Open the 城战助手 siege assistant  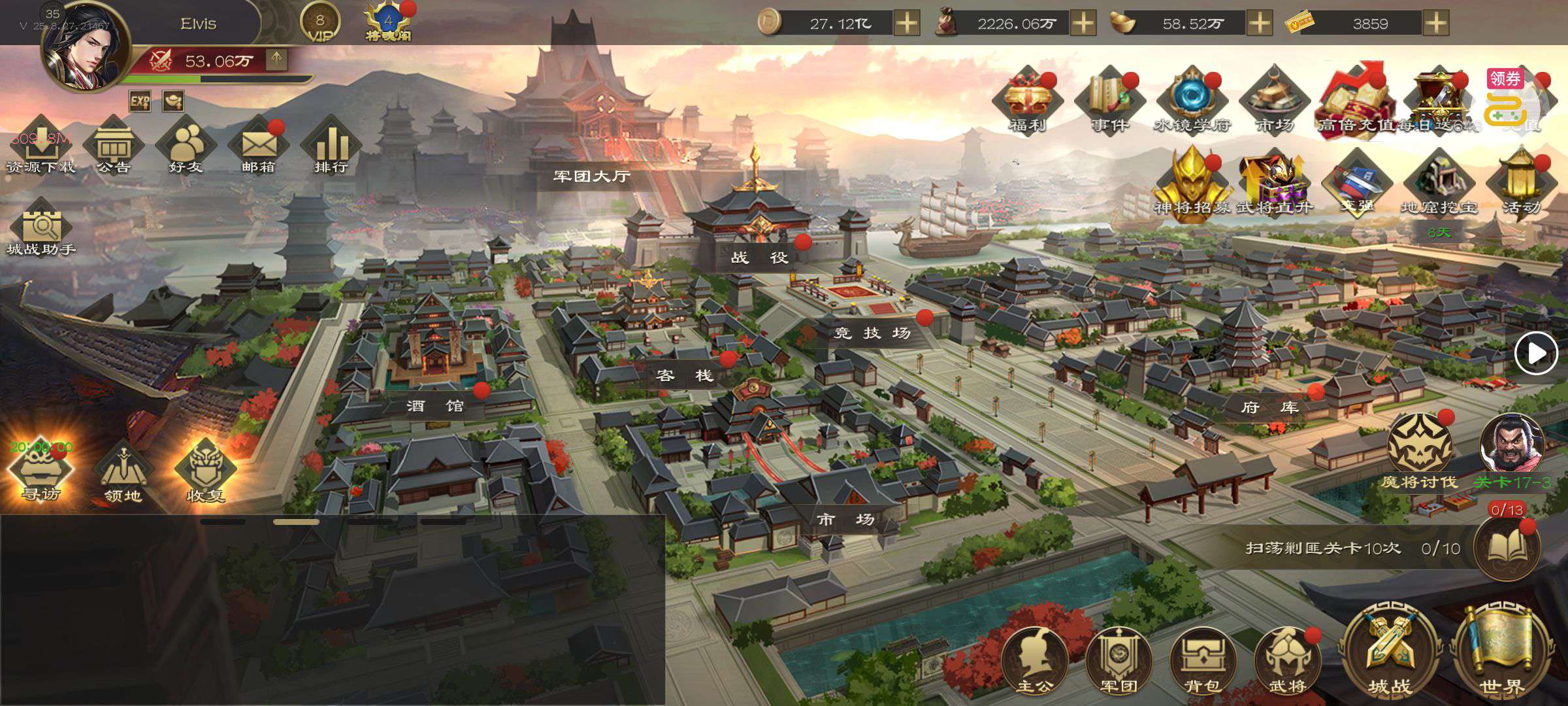(x=41, y=229)
